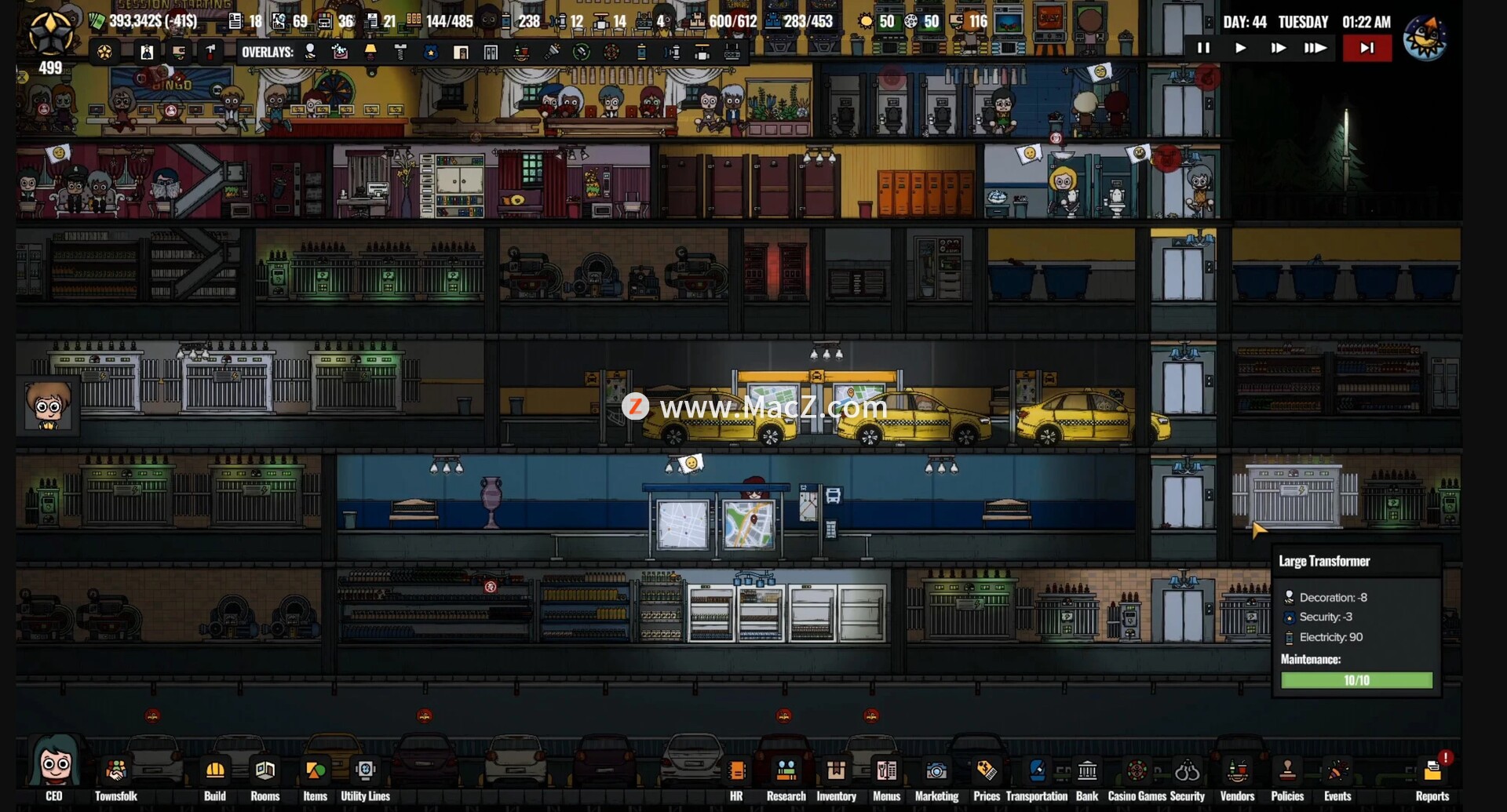Screen dimensions: 1507x812
Task: Open the Build menu
Action: [214, 772]
